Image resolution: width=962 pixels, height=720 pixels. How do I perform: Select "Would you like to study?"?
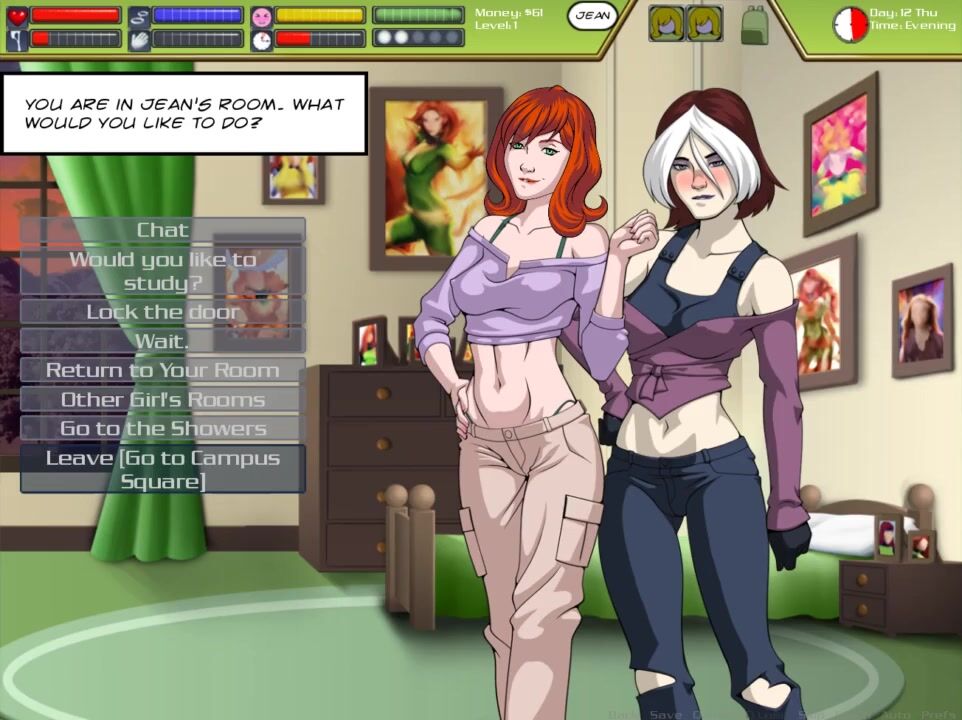(x=162, y=271)
